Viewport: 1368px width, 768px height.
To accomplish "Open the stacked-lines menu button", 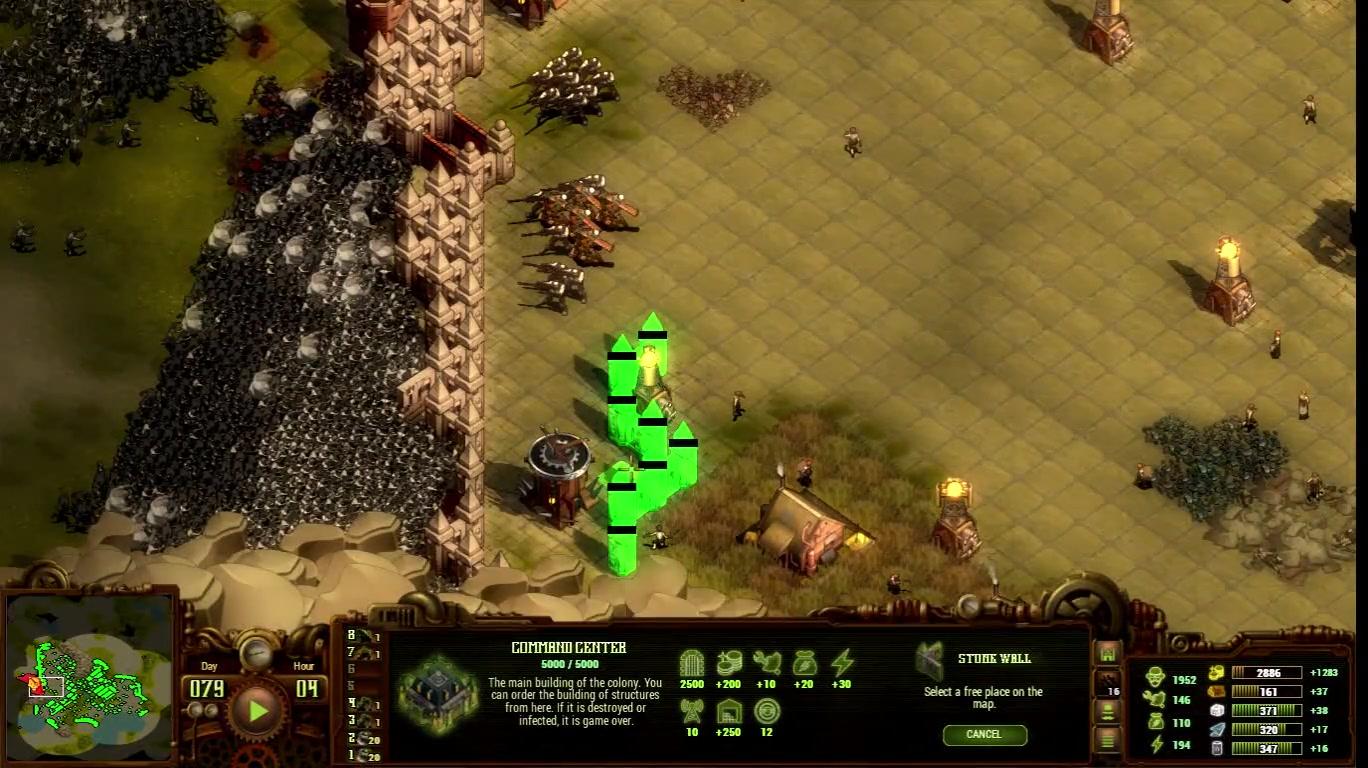I will (x=1107, y=740).
